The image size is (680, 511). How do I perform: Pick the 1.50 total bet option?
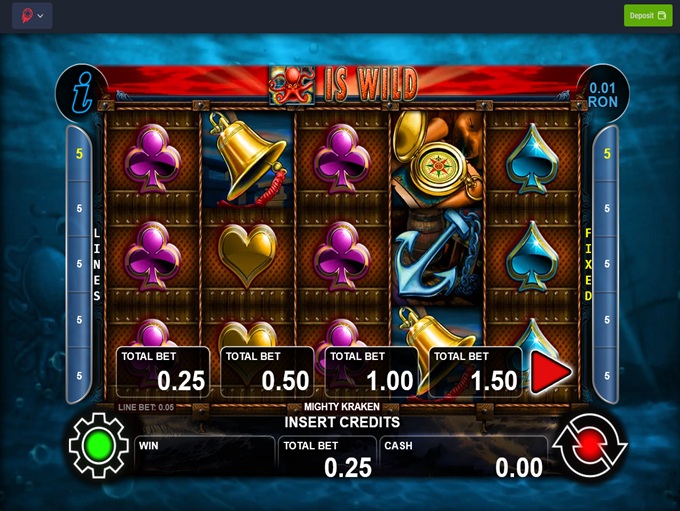click(x=475, y=372)
